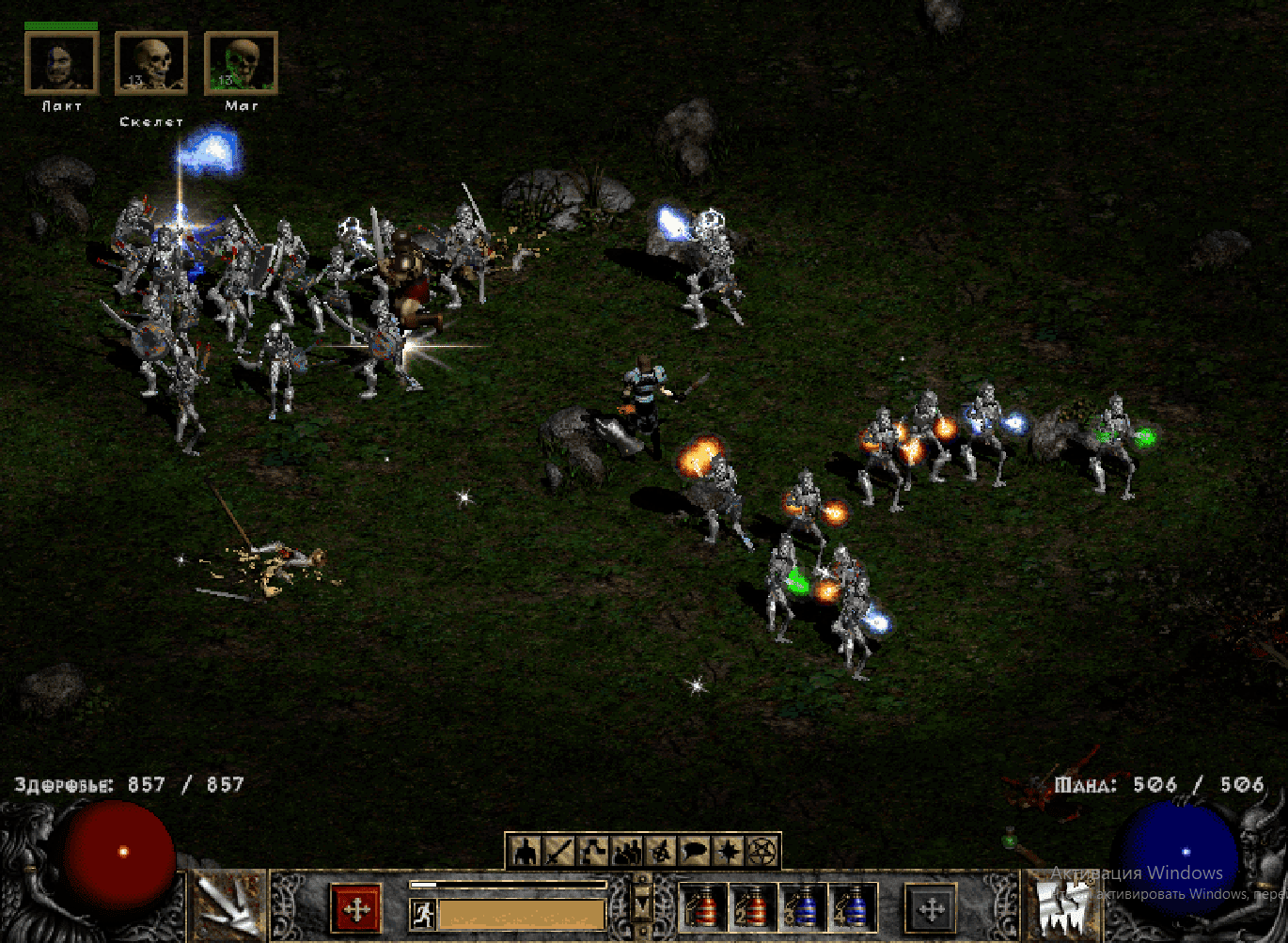Use the red healing potion in belt slot 2
Screen dimensions: 1288x943
point(754,909)
